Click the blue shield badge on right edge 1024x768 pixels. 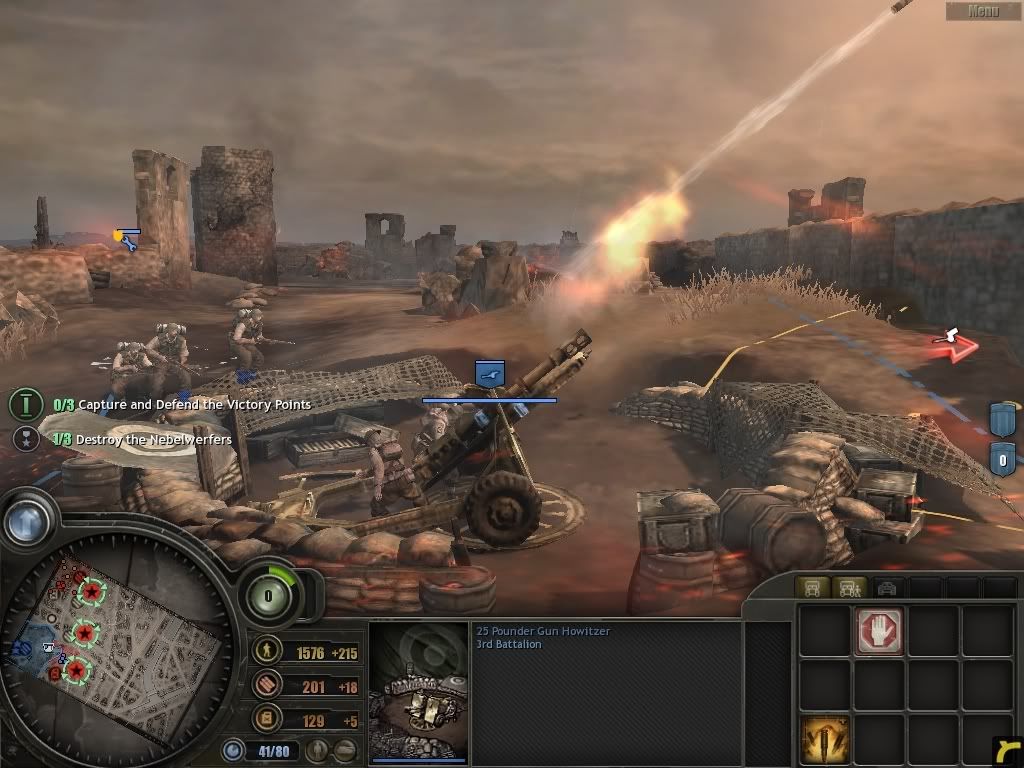tap(1002, 420)
